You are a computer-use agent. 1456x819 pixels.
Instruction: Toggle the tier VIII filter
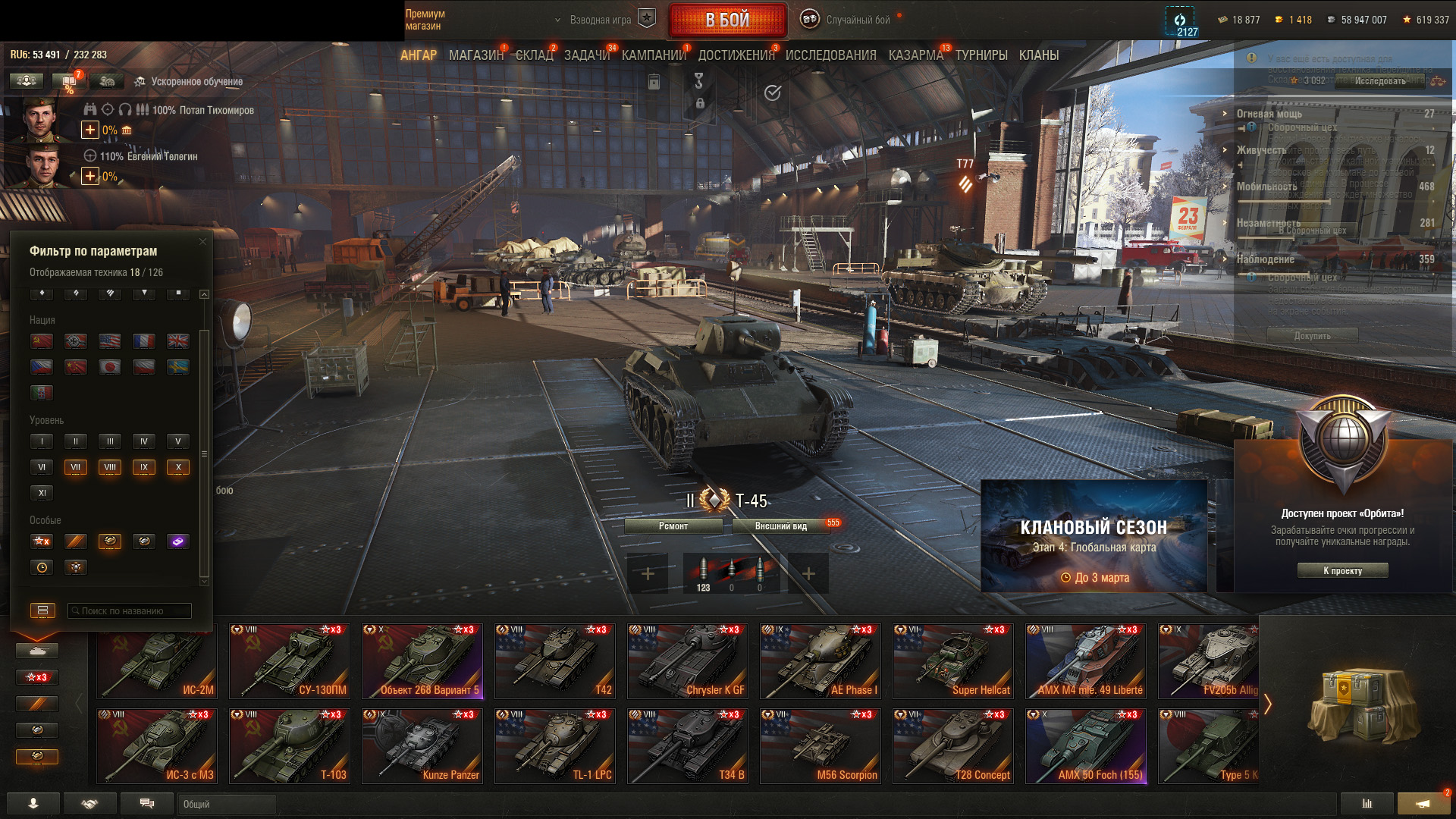point(110,467)
